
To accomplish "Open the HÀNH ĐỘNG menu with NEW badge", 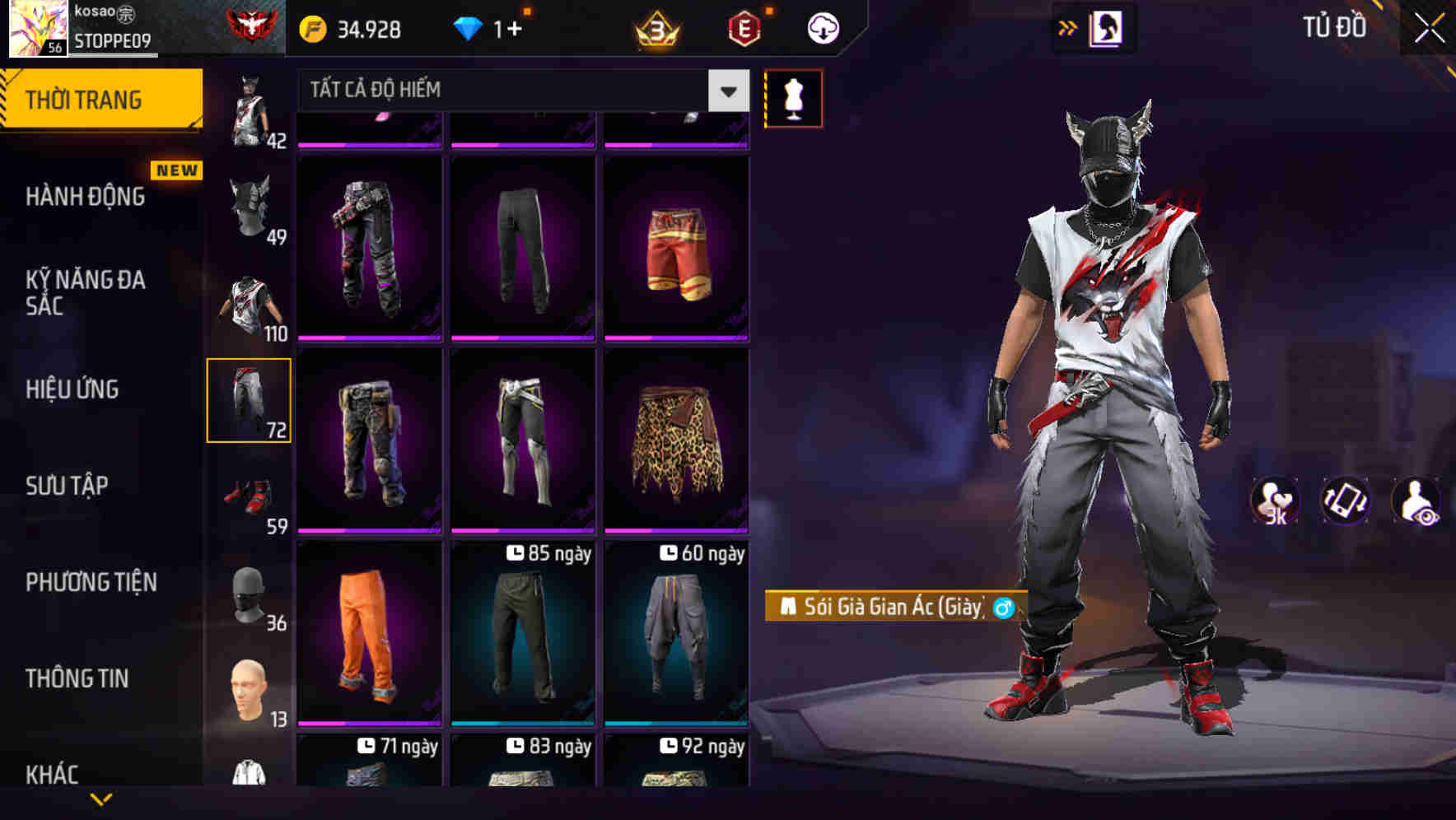I will pos(86,196).
